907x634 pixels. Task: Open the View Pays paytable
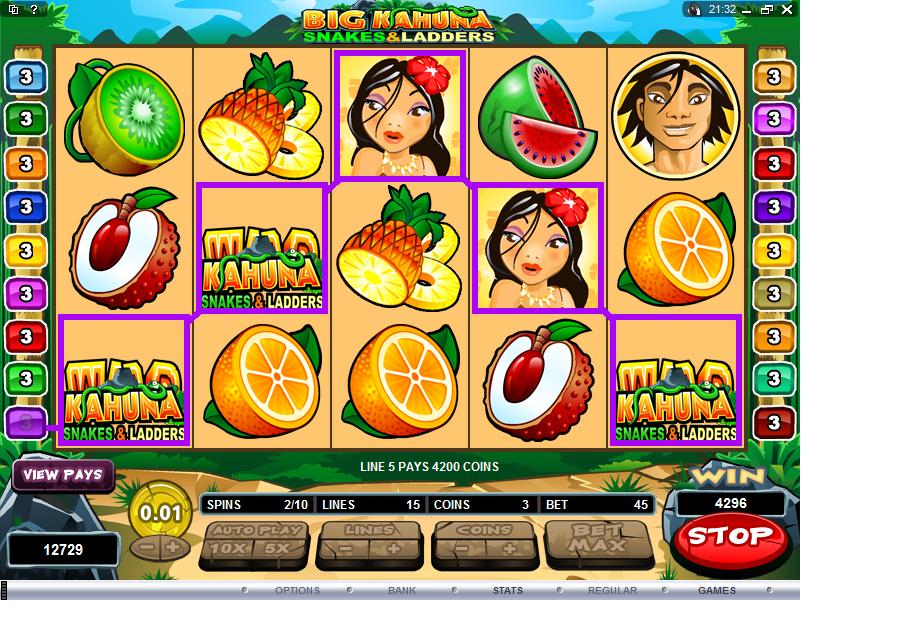click(x=62, y=475)
